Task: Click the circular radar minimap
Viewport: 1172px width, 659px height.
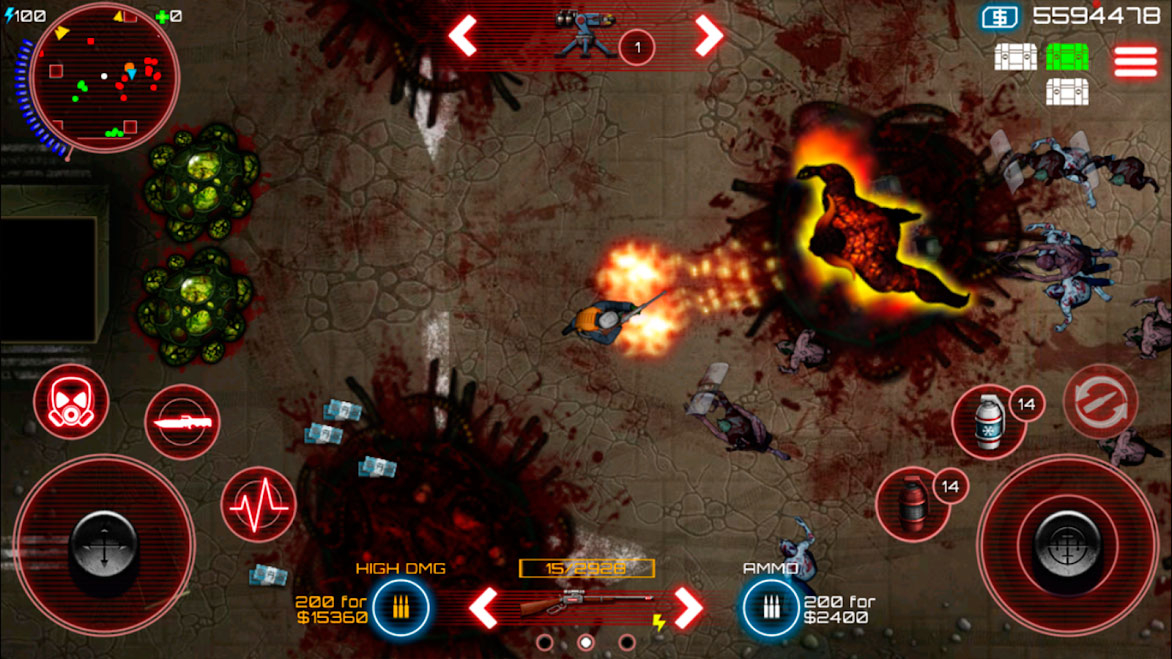Action: (104, 78)
